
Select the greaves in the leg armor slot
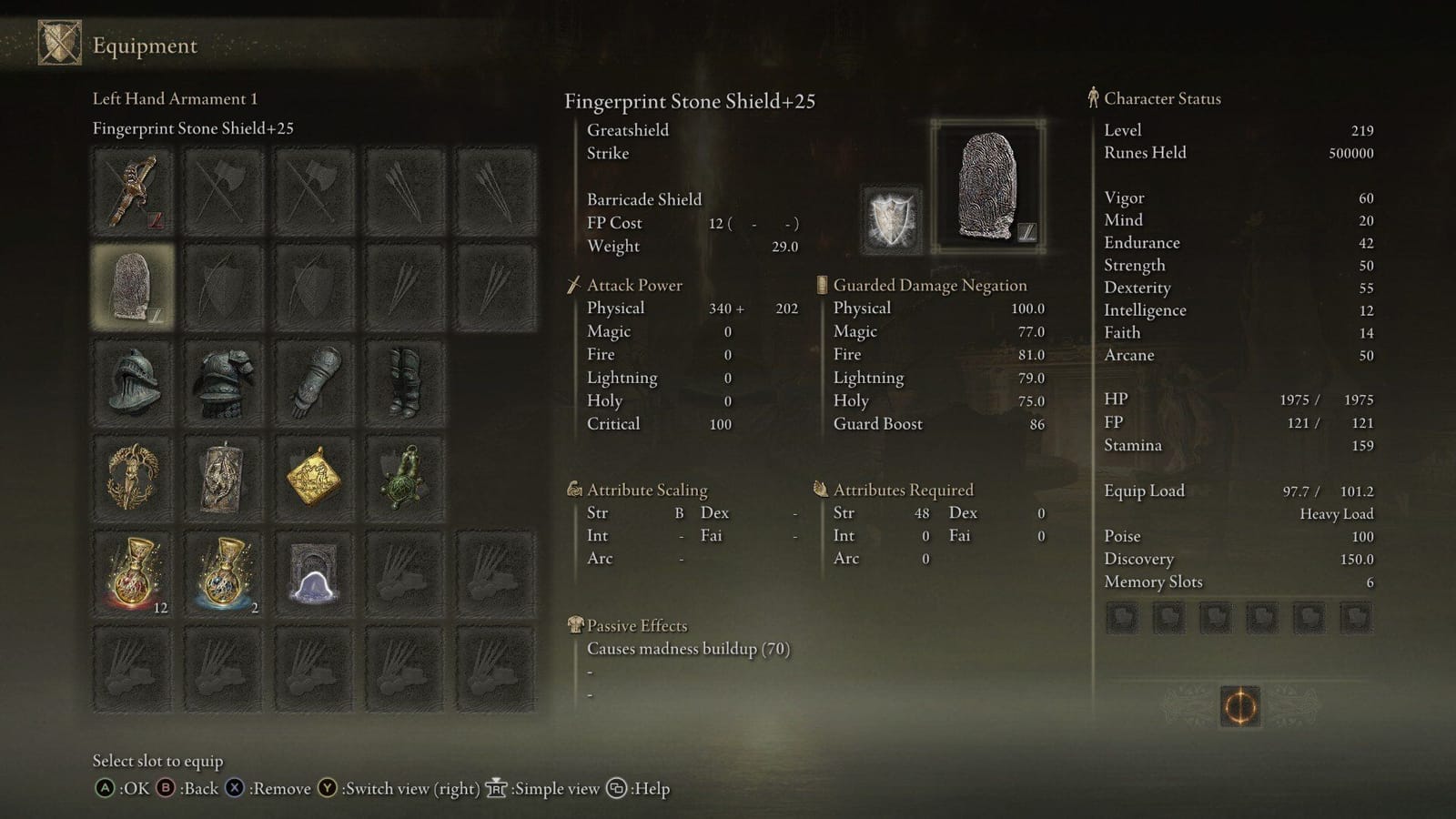[405, 382]
